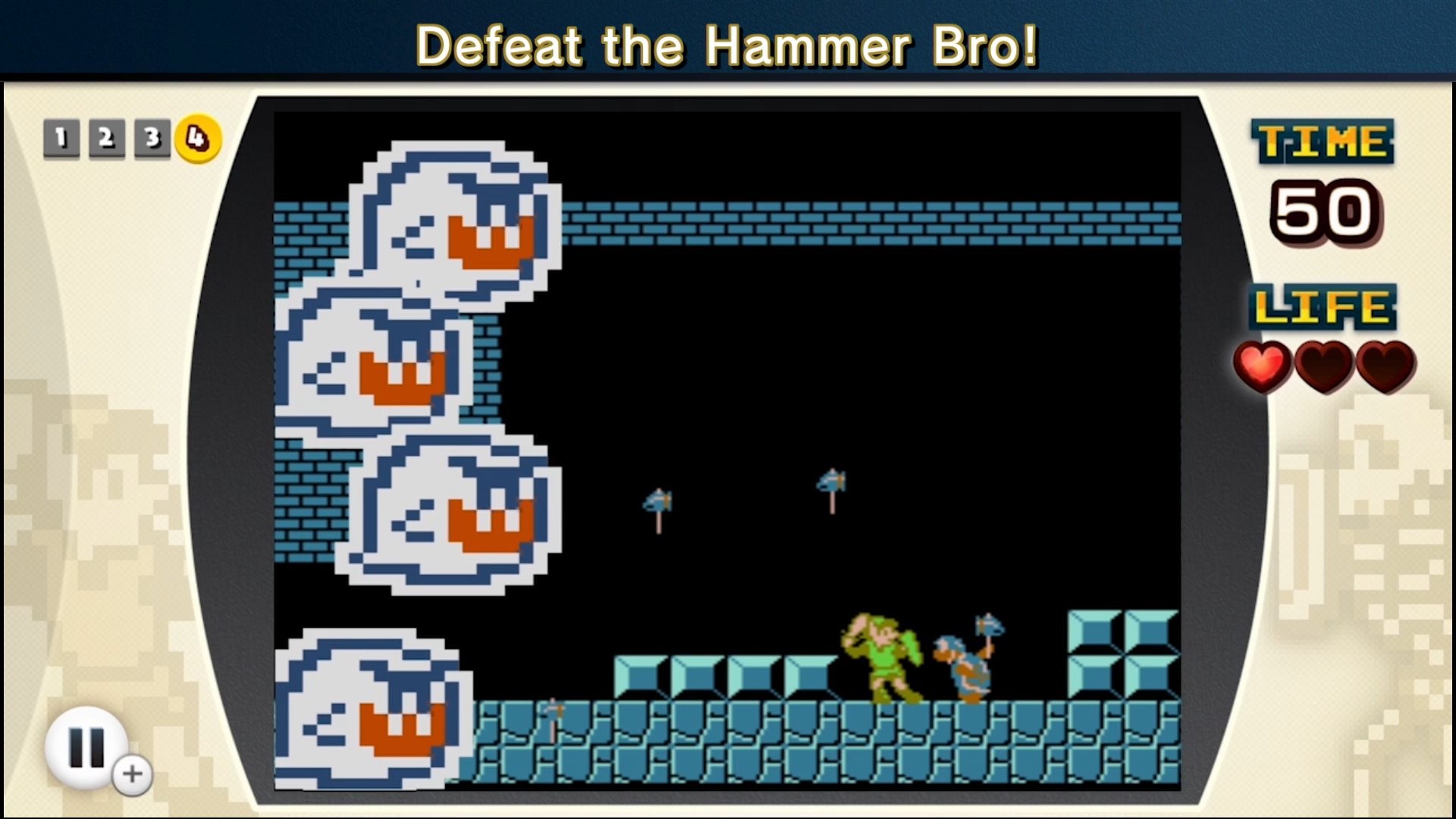Toggle challenge stage 3 marker

pos(152,138)
